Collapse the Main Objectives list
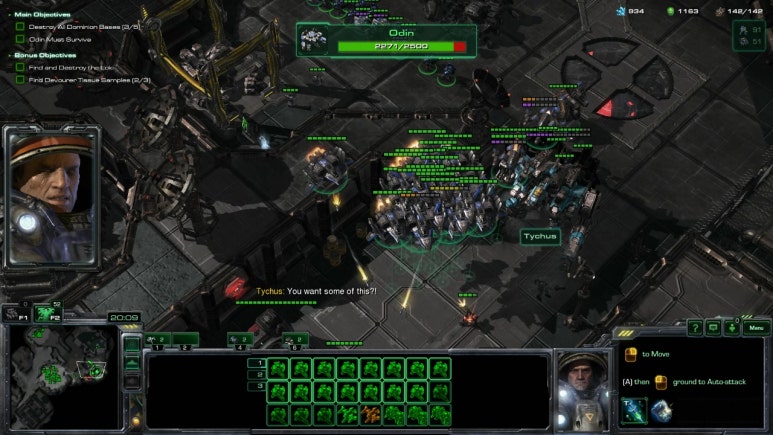 pos(10,14)
